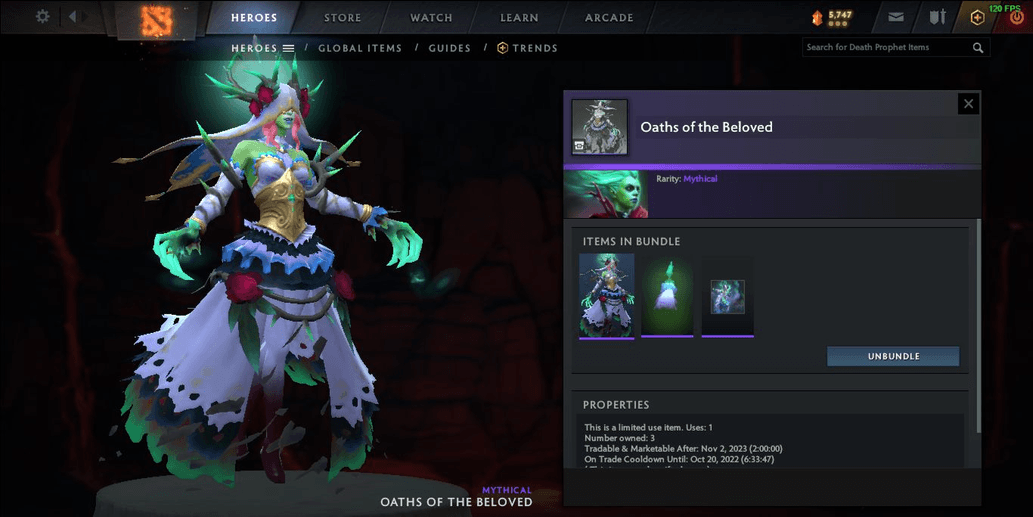Open the settings gear icon
Screen dimensions: 1033x517
pos(42,17)
